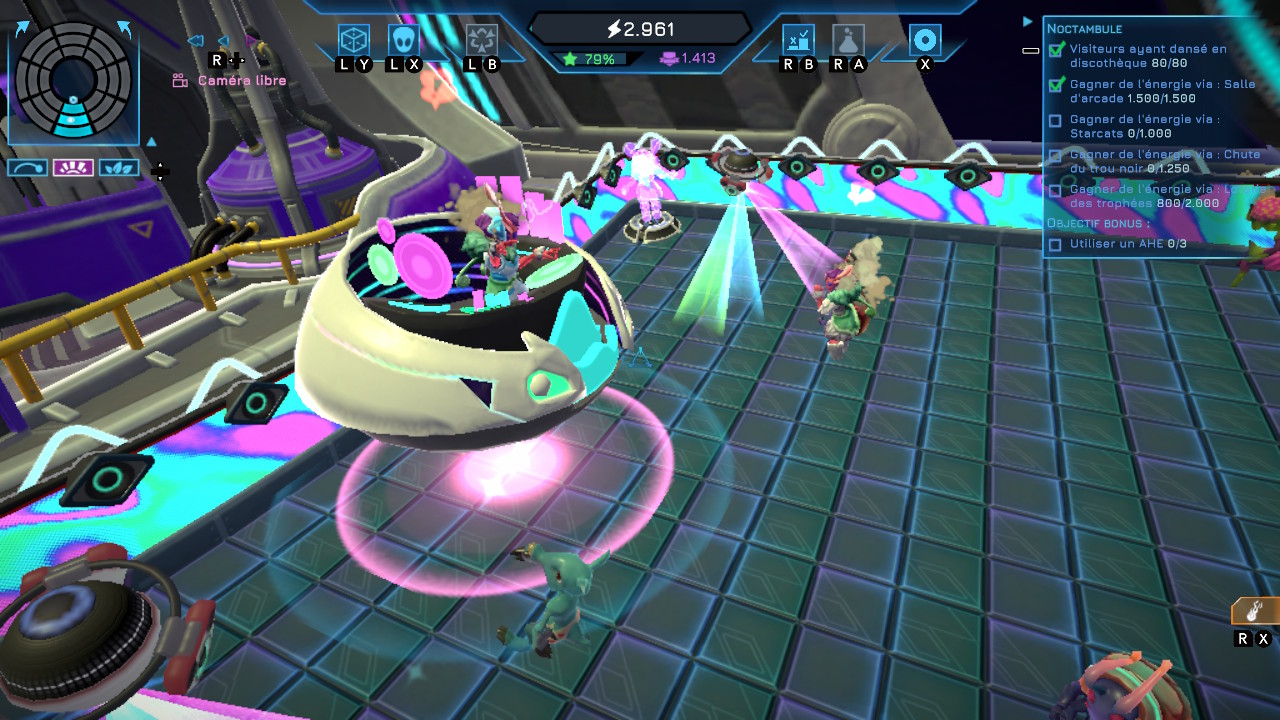
Task: Click the slow-down double arrow speed control
Action: [196, 41]
